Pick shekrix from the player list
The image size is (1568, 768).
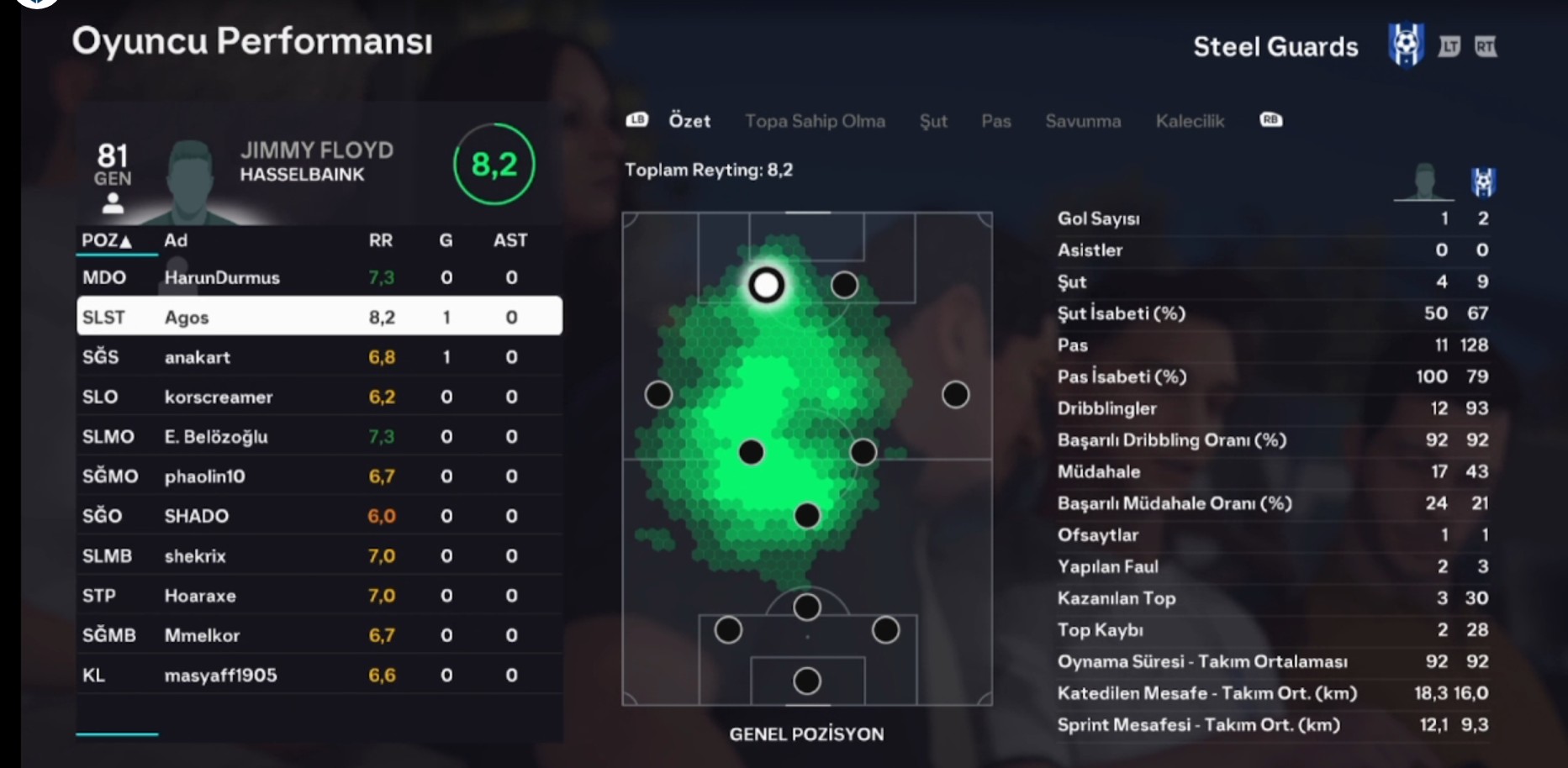click(x=319, y=555)
